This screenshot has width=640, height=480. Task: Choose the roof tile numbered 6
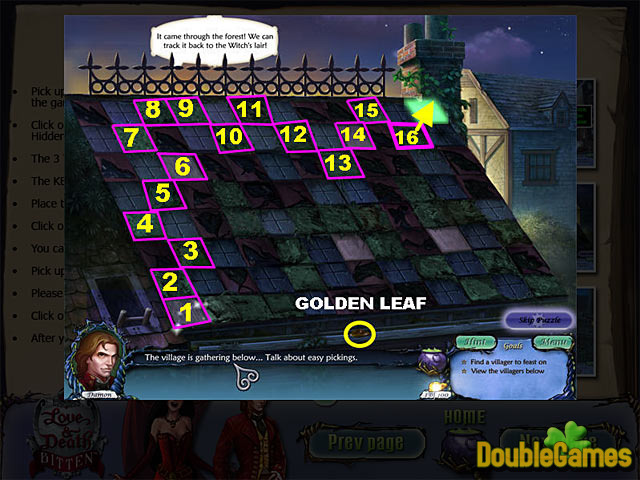(181, 165)
